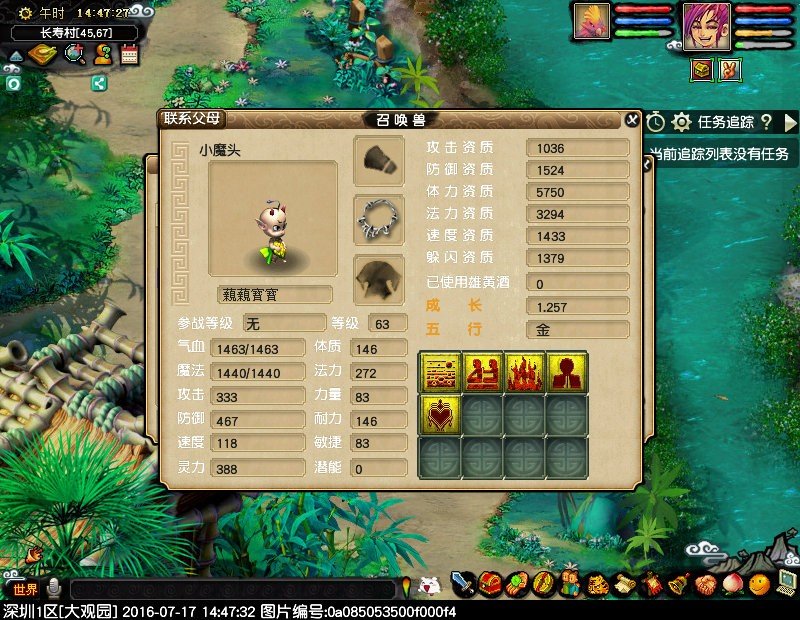Screen dimensions: 800x620
Task: Open the calendar icon
Action: tap(129, 55)
